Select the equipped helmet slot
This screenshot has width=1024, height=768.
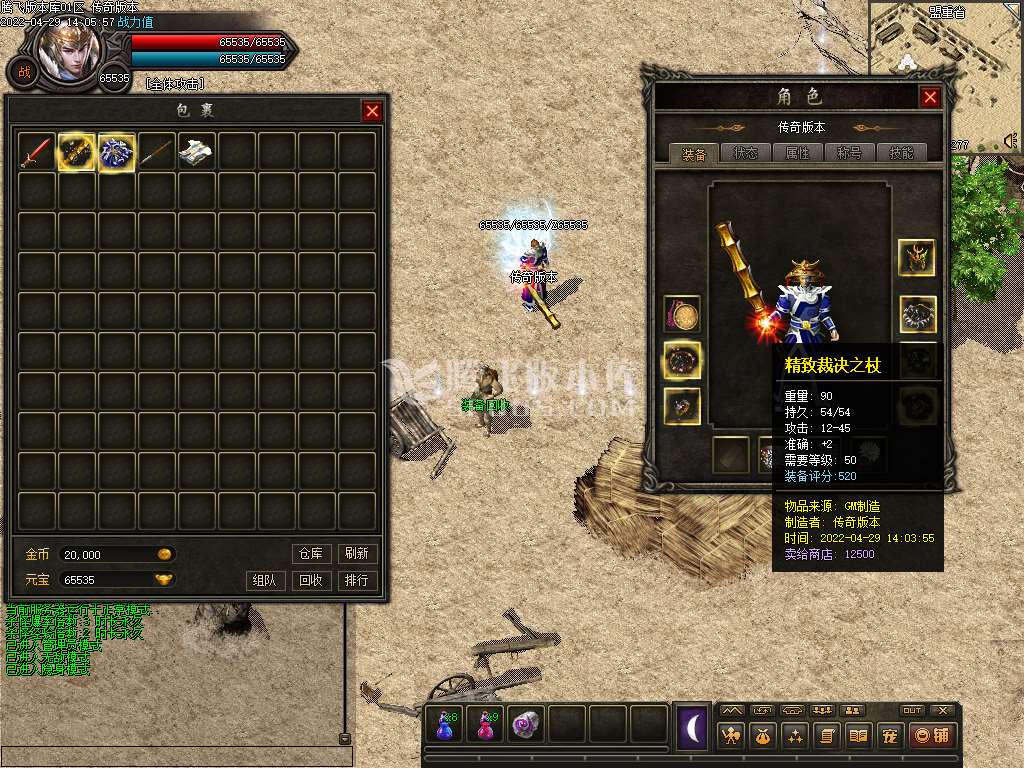(916, 258)
